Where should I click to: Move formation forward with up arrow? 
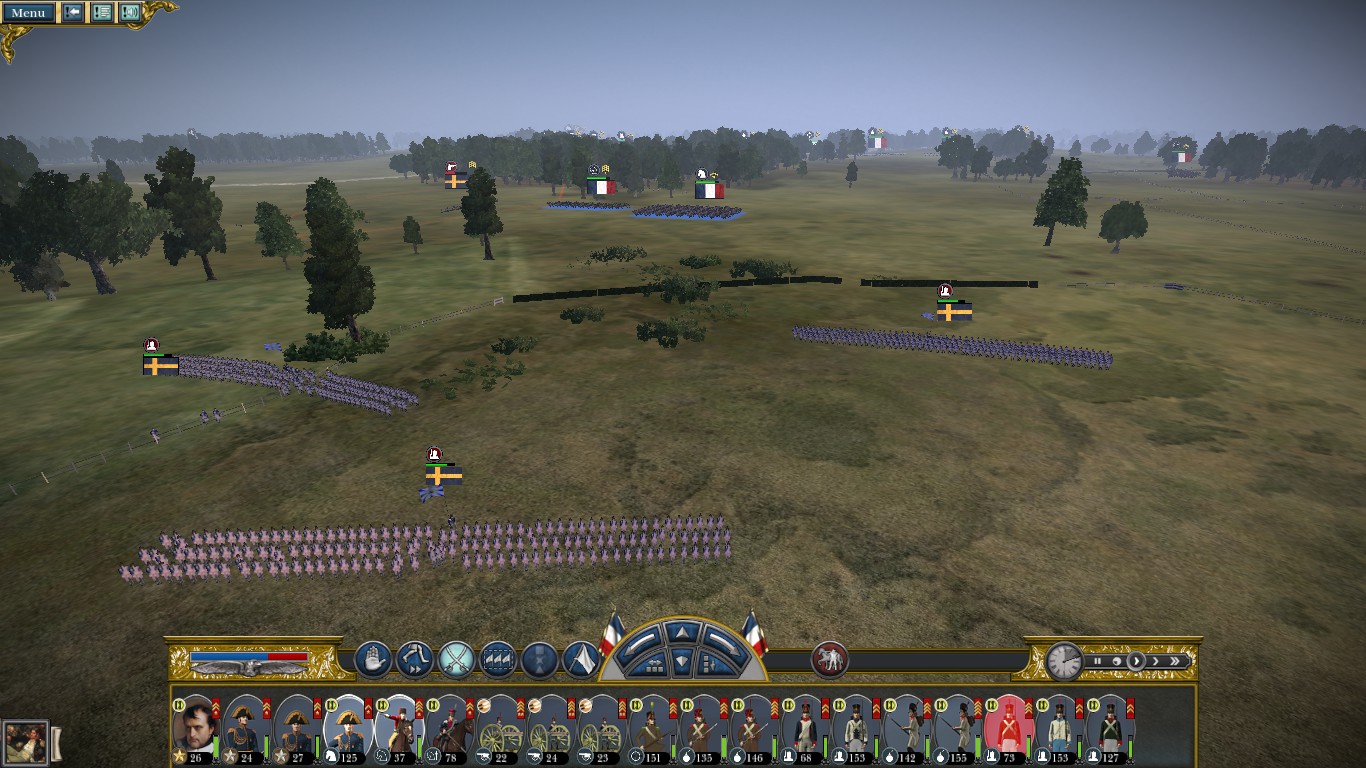pyautogui.click(x=681, y=632)
